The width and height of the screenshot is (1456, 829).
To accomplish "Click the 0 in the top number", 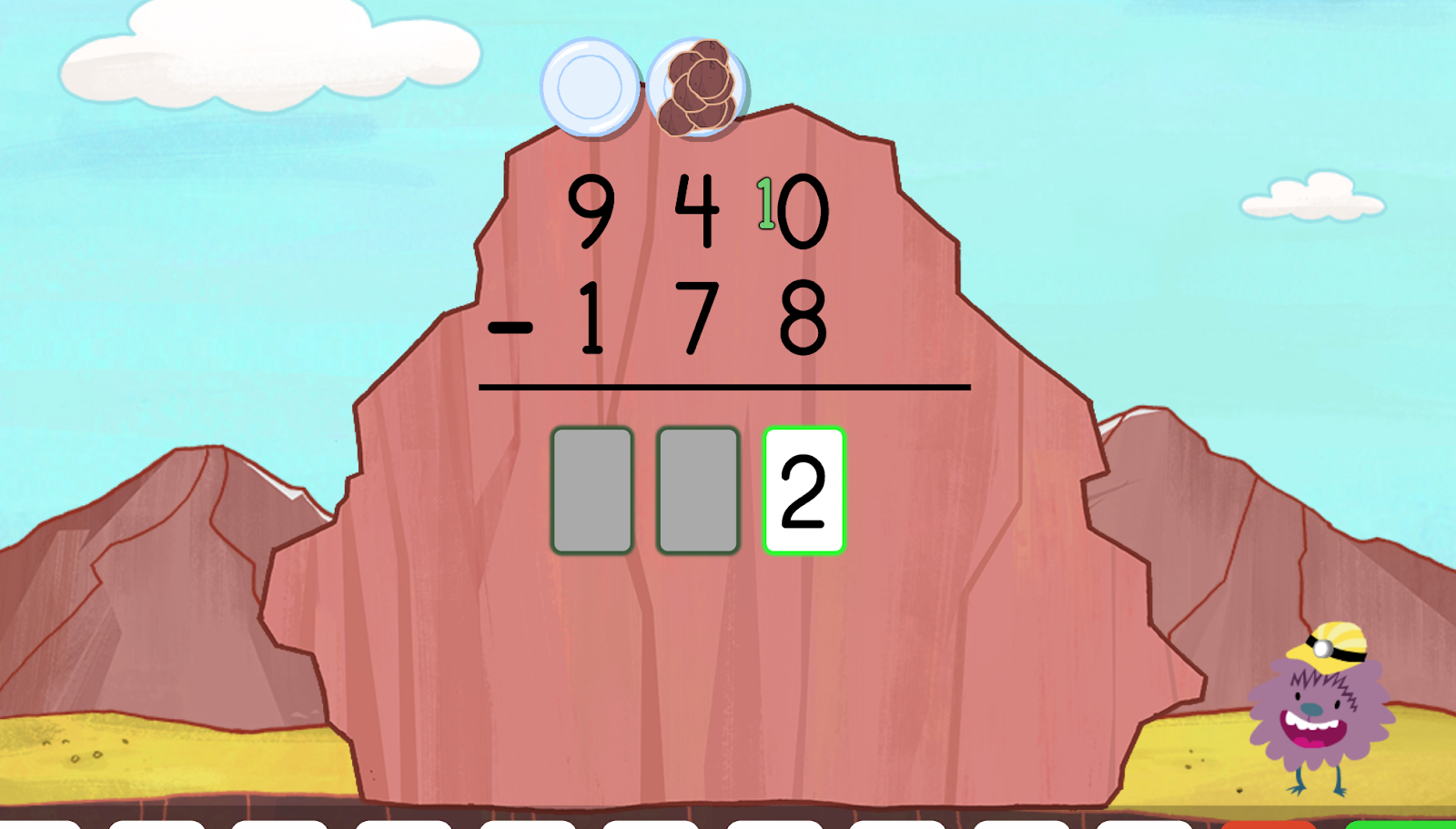I will click(x=804, y=214).
